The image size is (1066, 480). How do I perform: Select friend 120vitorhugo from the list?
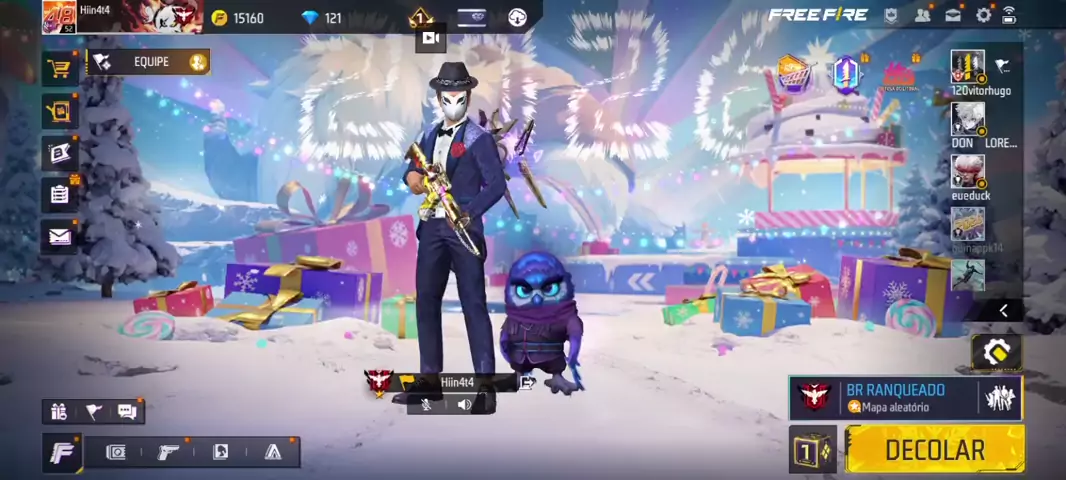(968, 68)
